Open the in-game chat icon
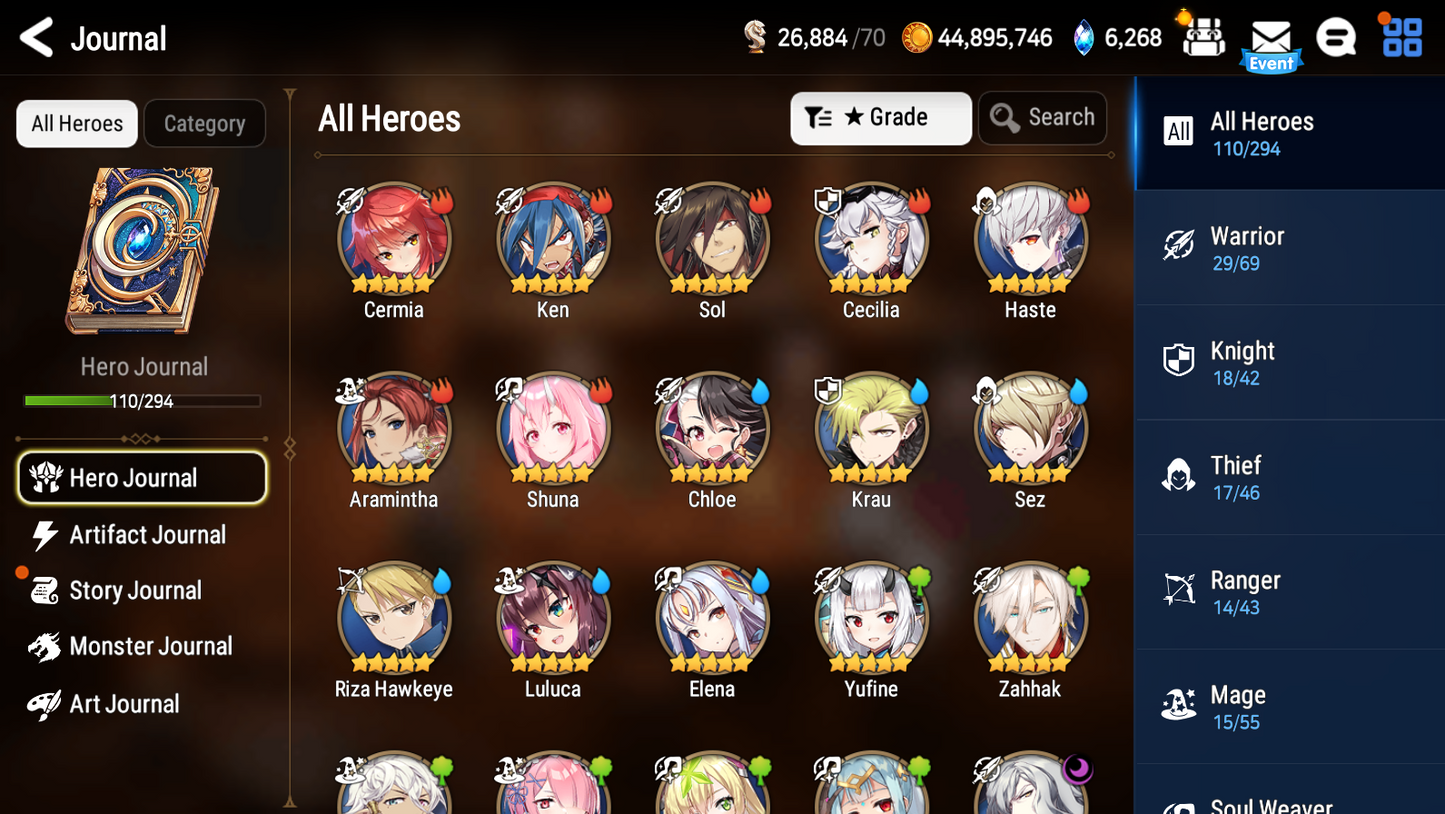The width and height of the screenshot is (1445, 814). click(1337, 37)
